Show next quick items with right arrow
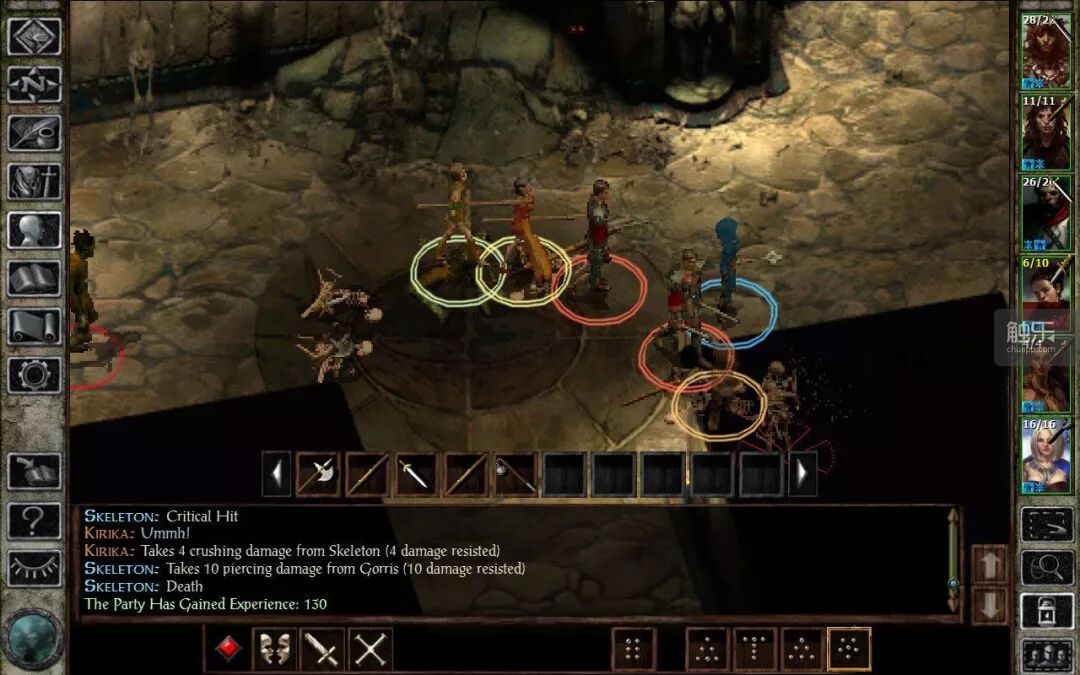 [802, 474]
